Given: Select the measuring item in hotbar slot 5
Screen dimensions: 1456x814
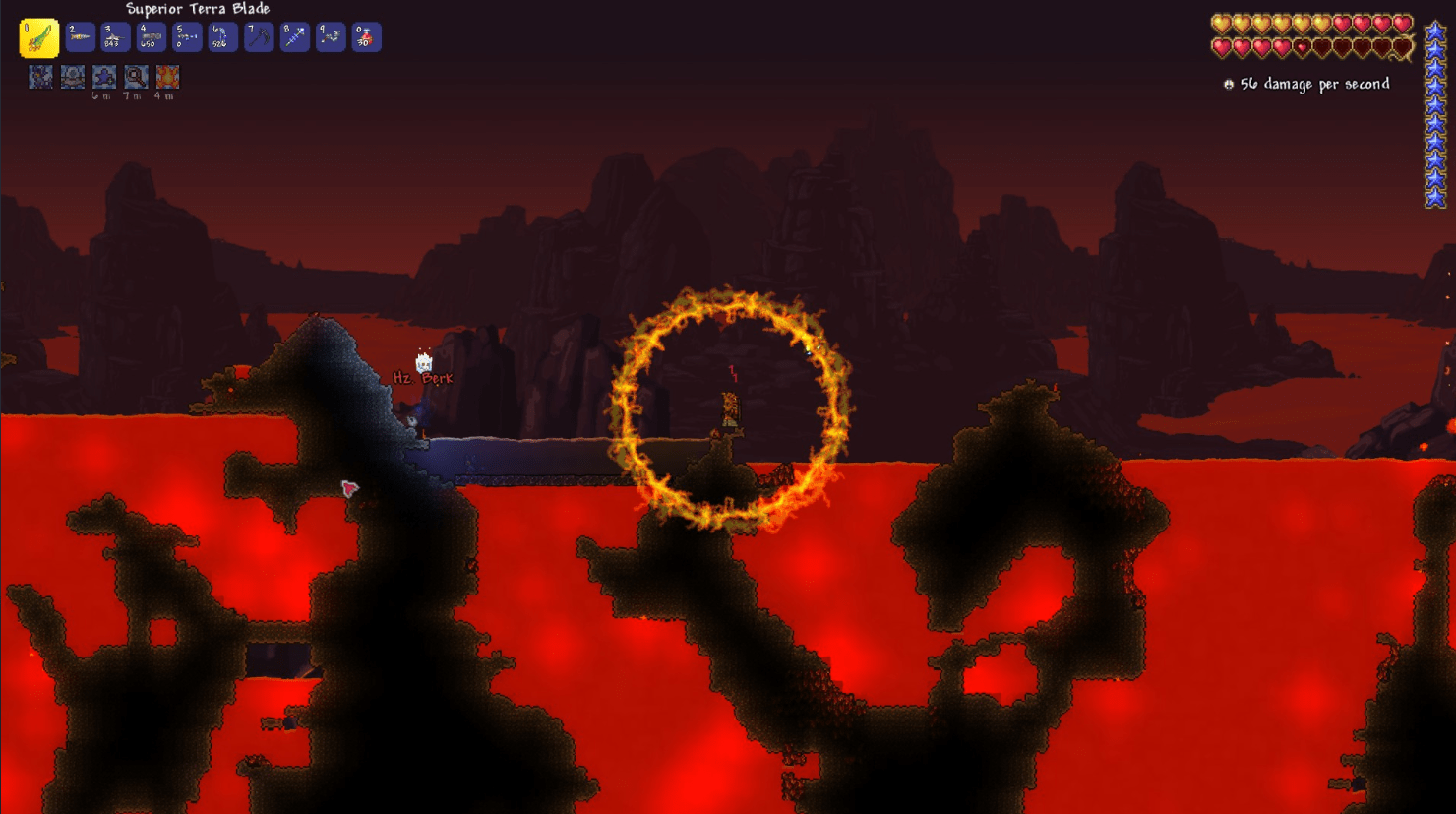Looking at the screenshot, I should click(186, 36).
